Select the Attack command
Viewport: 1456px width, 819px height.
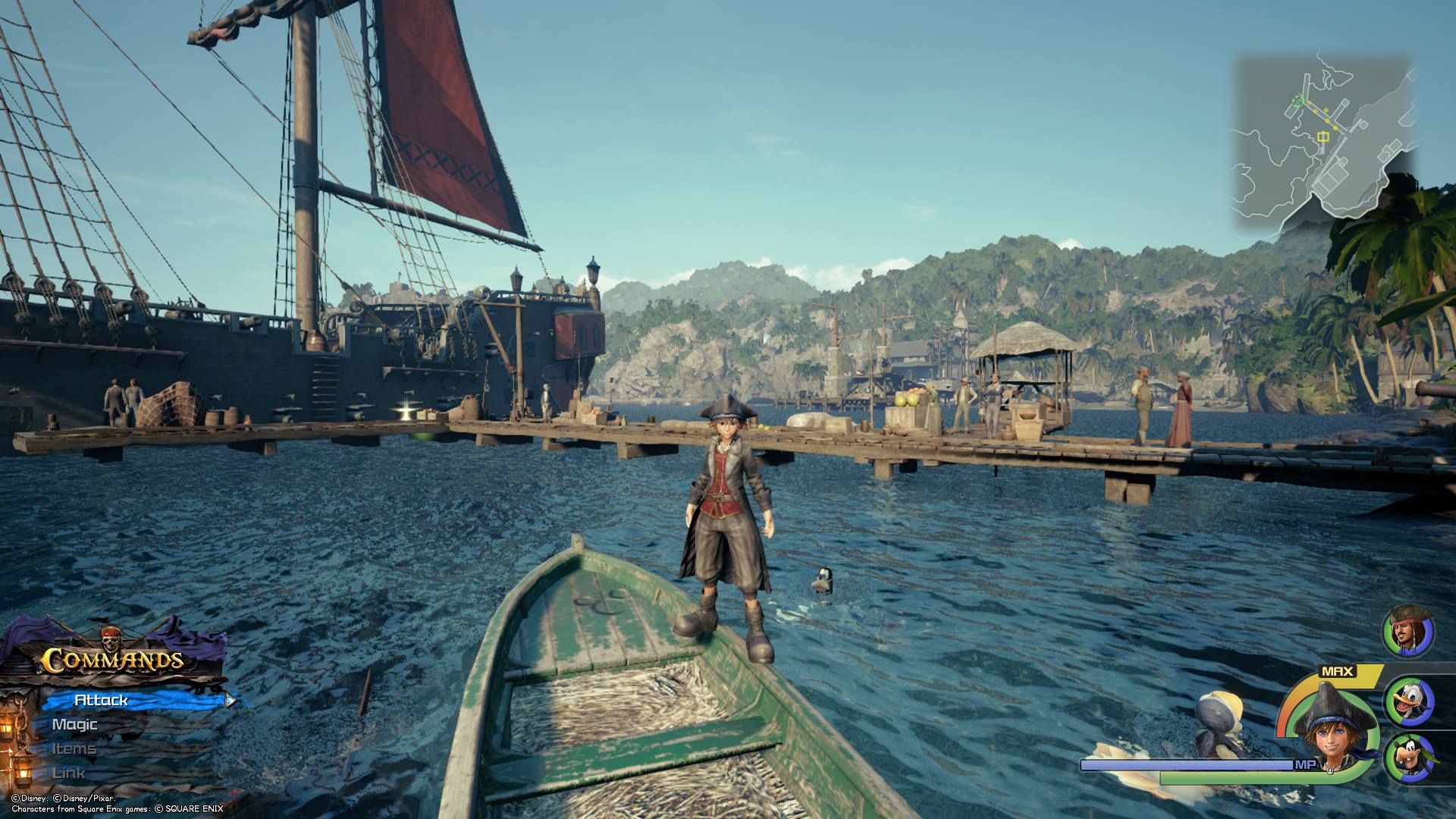click(x=102, y=700)
